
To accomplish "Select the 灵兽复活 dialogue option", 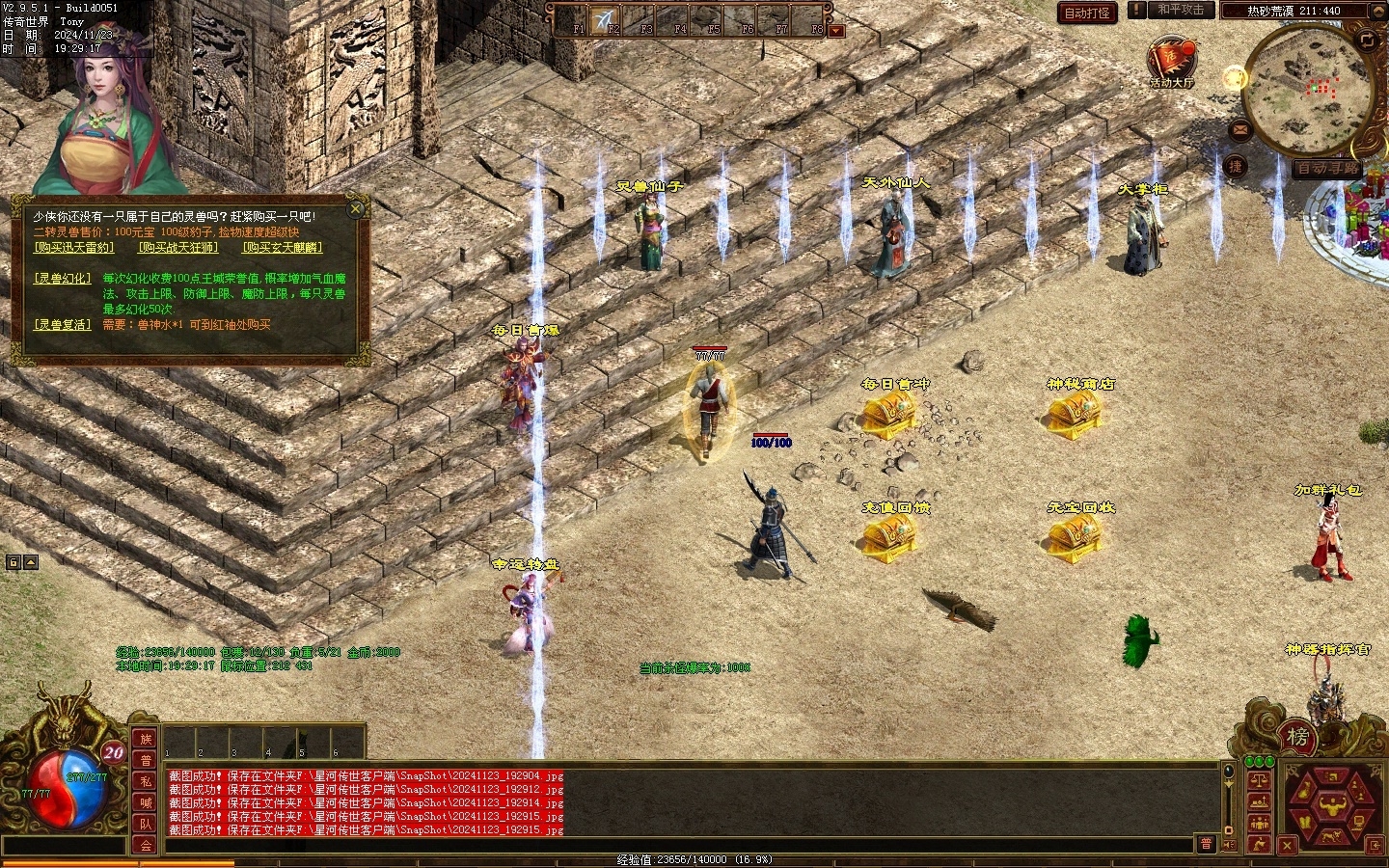I will (x=63, y=325).
